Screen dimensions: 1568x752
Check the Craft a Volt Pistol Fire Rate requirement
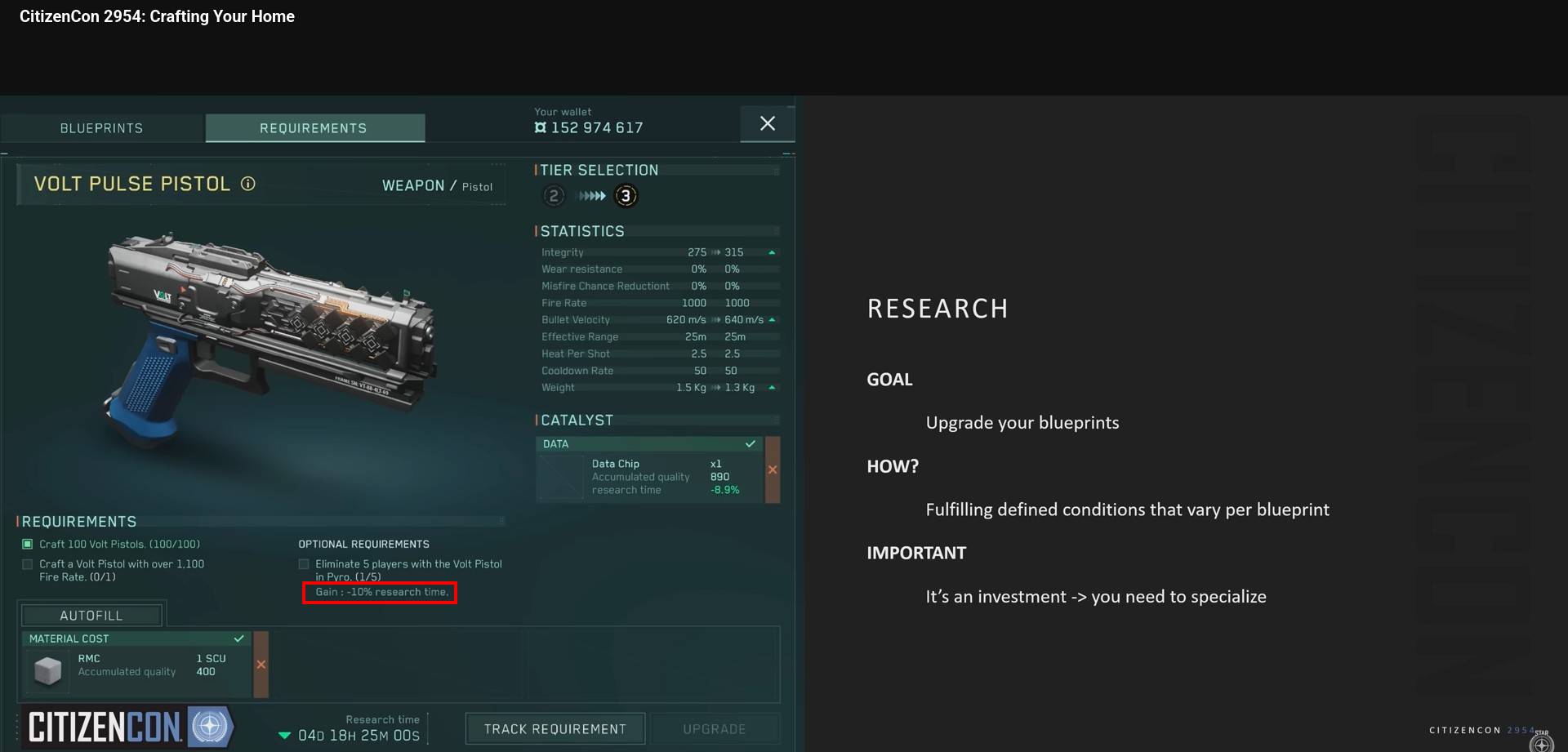click(x=27, y=563)
